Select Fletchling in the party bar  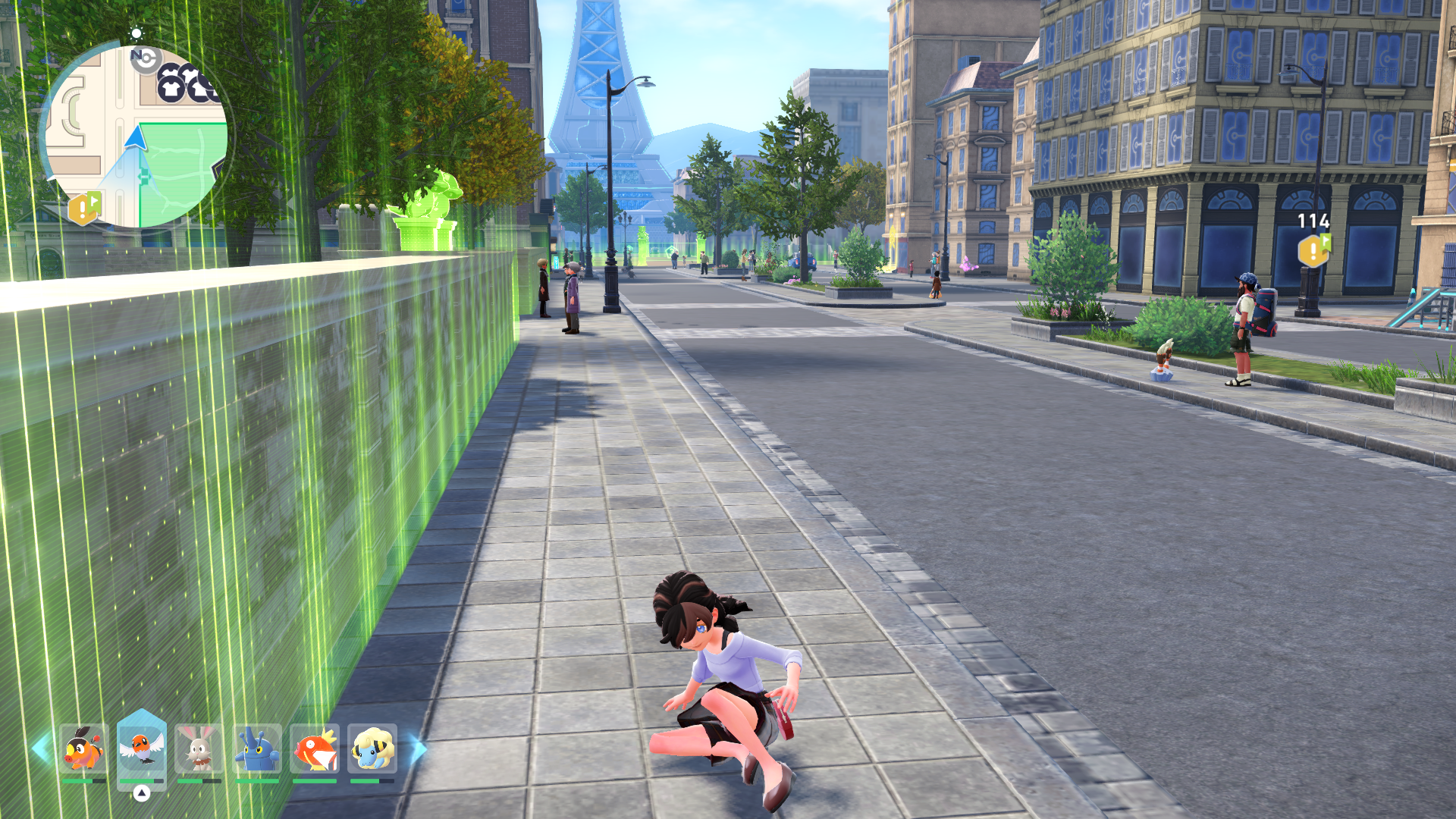pos(141,748)
